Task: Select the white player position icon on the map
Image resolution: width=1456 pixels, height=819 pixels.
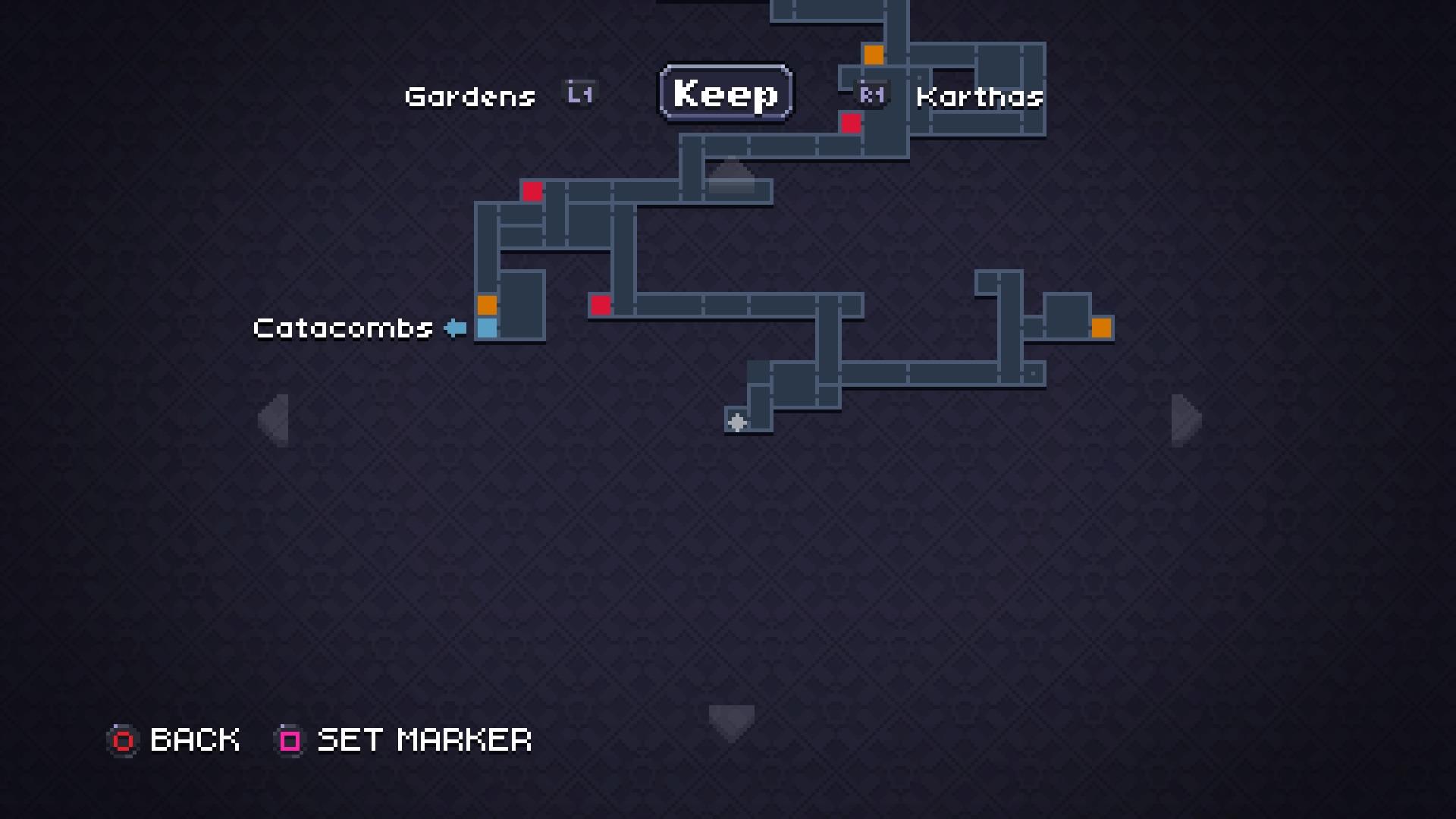Action: click(x=736, y=422)
